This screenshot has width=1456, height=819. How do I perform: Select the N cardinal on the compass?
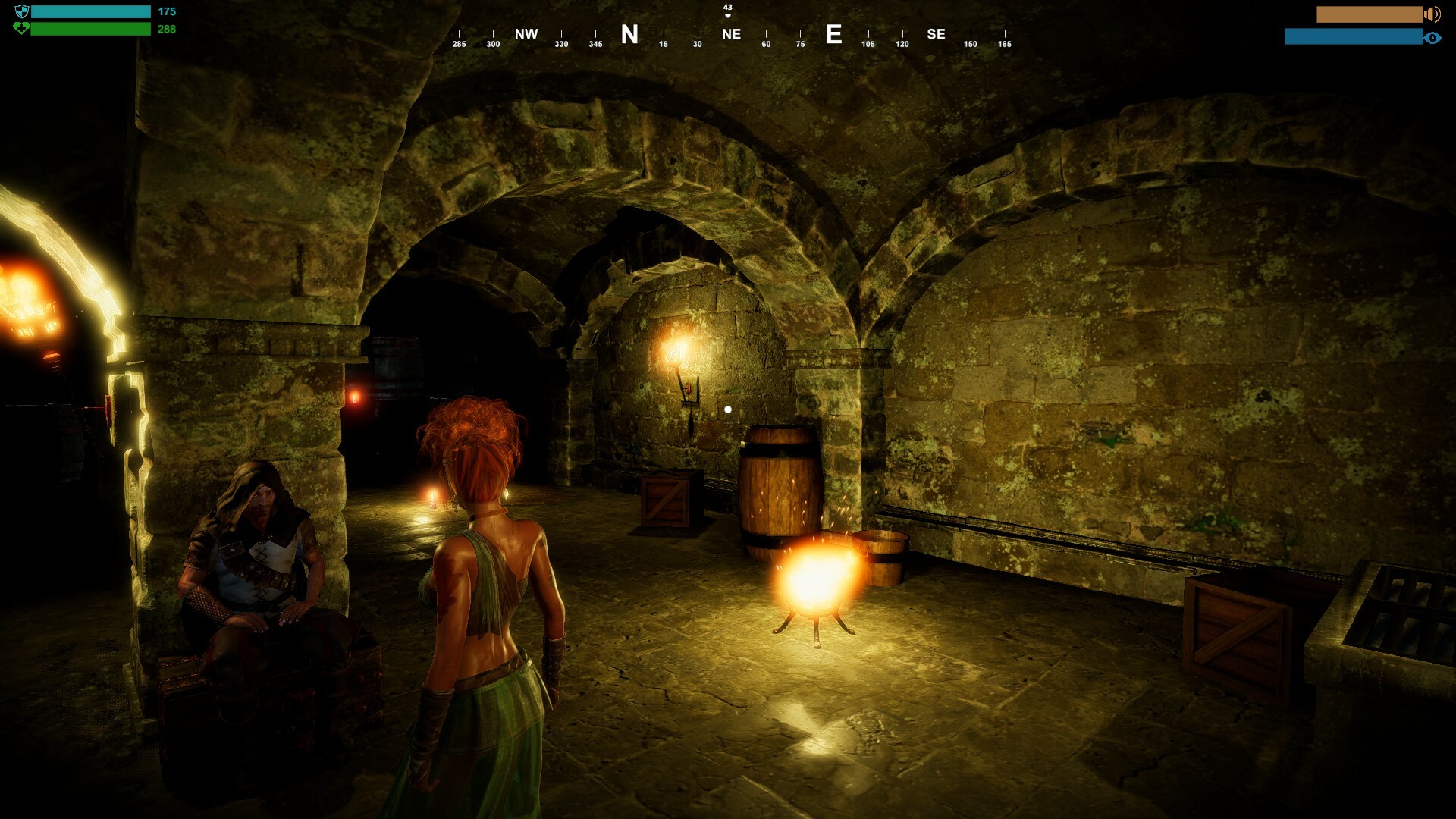(628, 34)
